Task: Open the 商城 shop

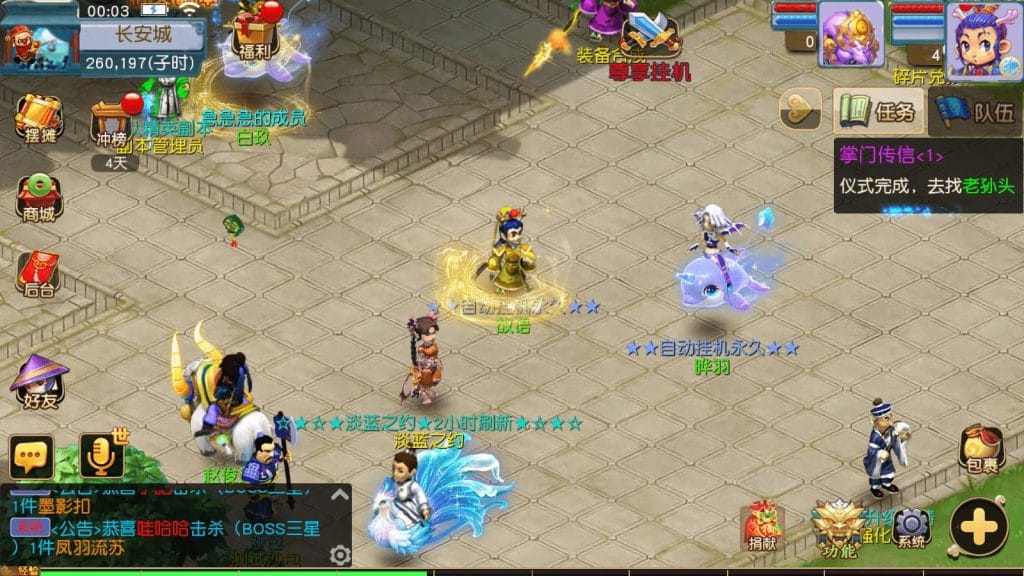Action: [x=39, y=197]
